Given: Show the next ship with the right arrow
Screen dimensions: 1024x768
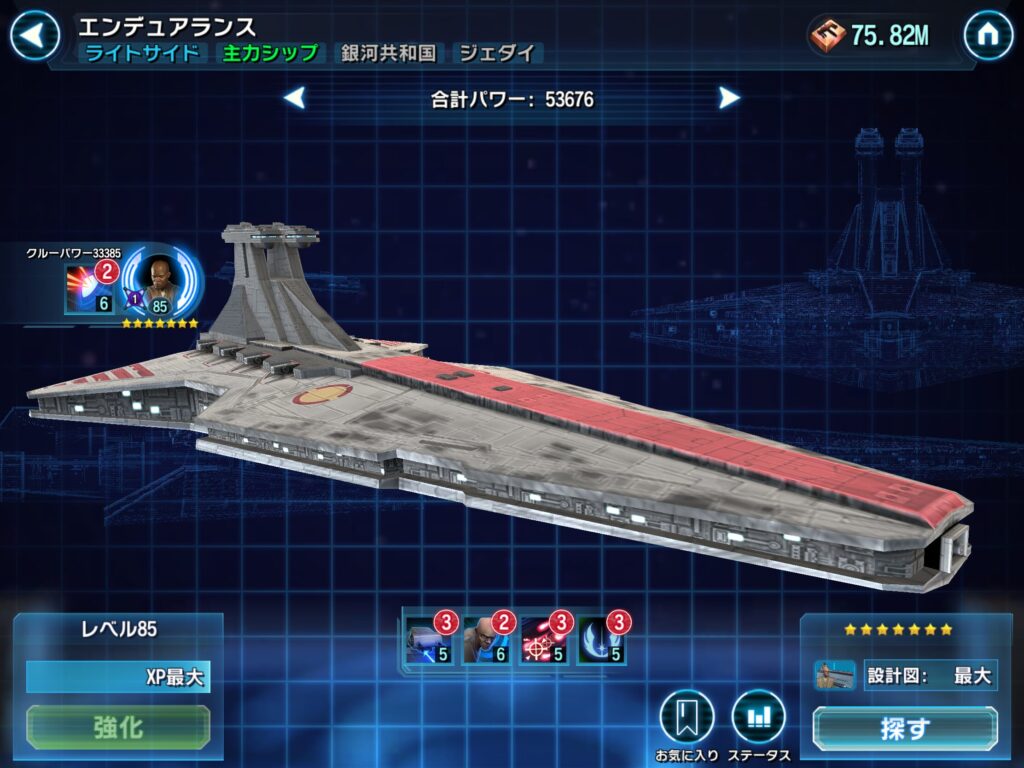Looking at the screenshot, I should tap(729, 98).
